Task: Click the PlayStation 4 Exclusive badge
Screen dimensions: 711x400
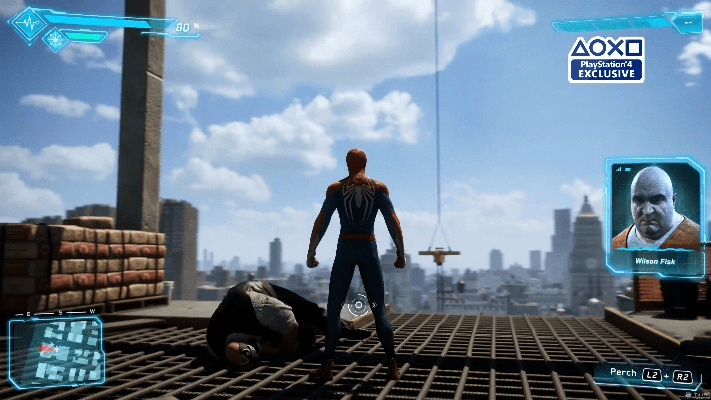Action: click(606, 60)
